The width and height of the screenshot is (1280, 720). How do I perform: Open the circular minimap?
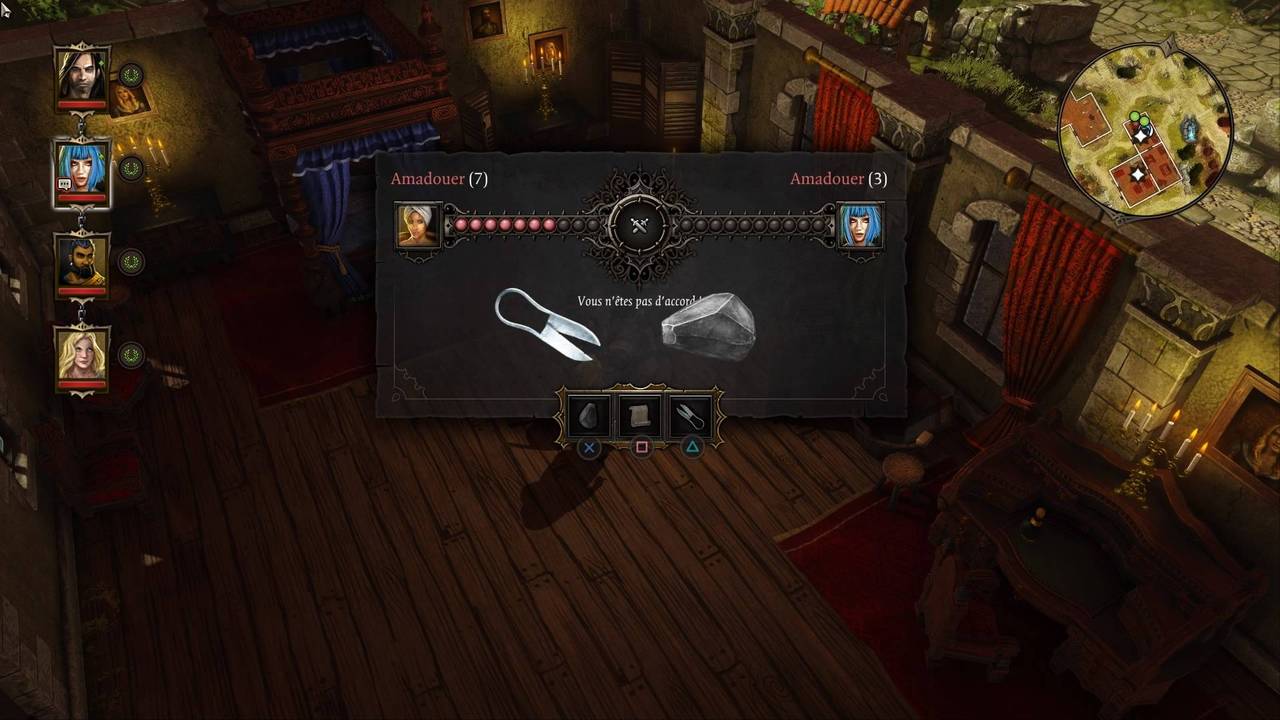1145,130
